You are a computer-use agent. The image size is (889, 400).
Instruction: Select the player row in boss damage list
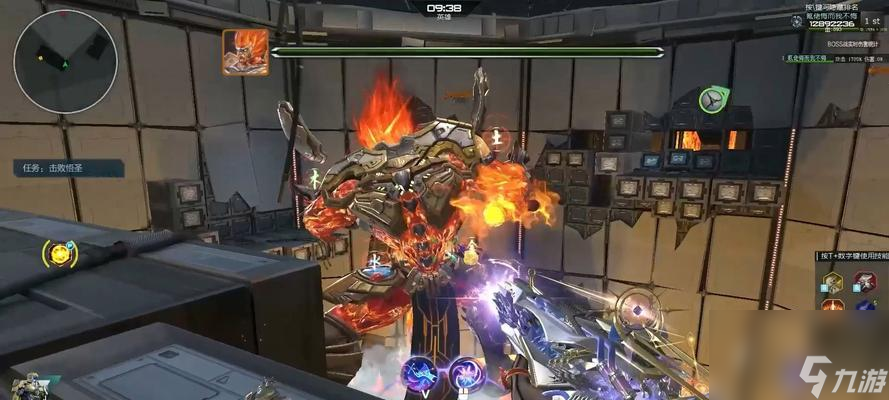[845, 59]
